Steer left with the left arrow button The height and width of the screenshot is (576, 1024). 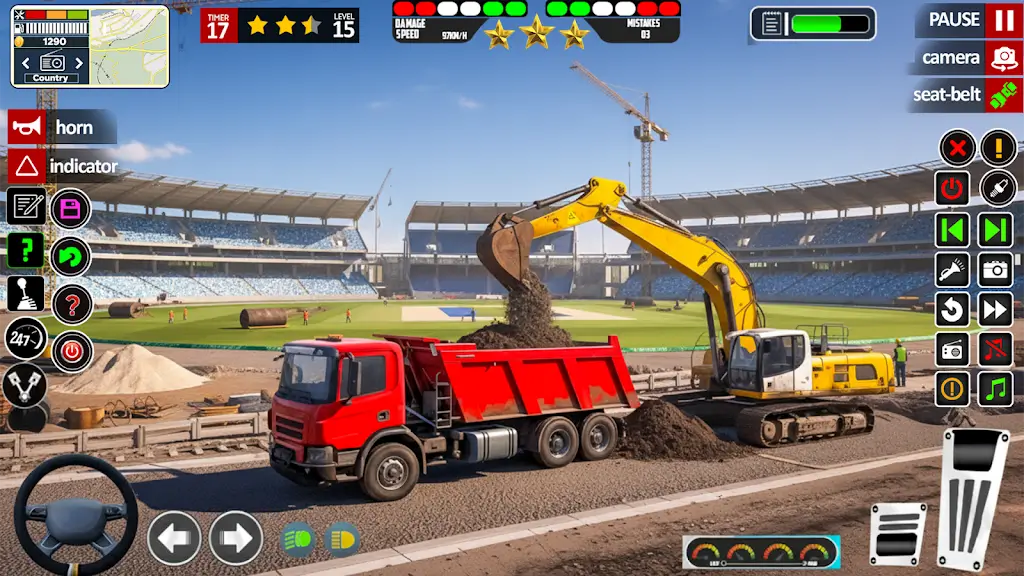coord(174,538)
